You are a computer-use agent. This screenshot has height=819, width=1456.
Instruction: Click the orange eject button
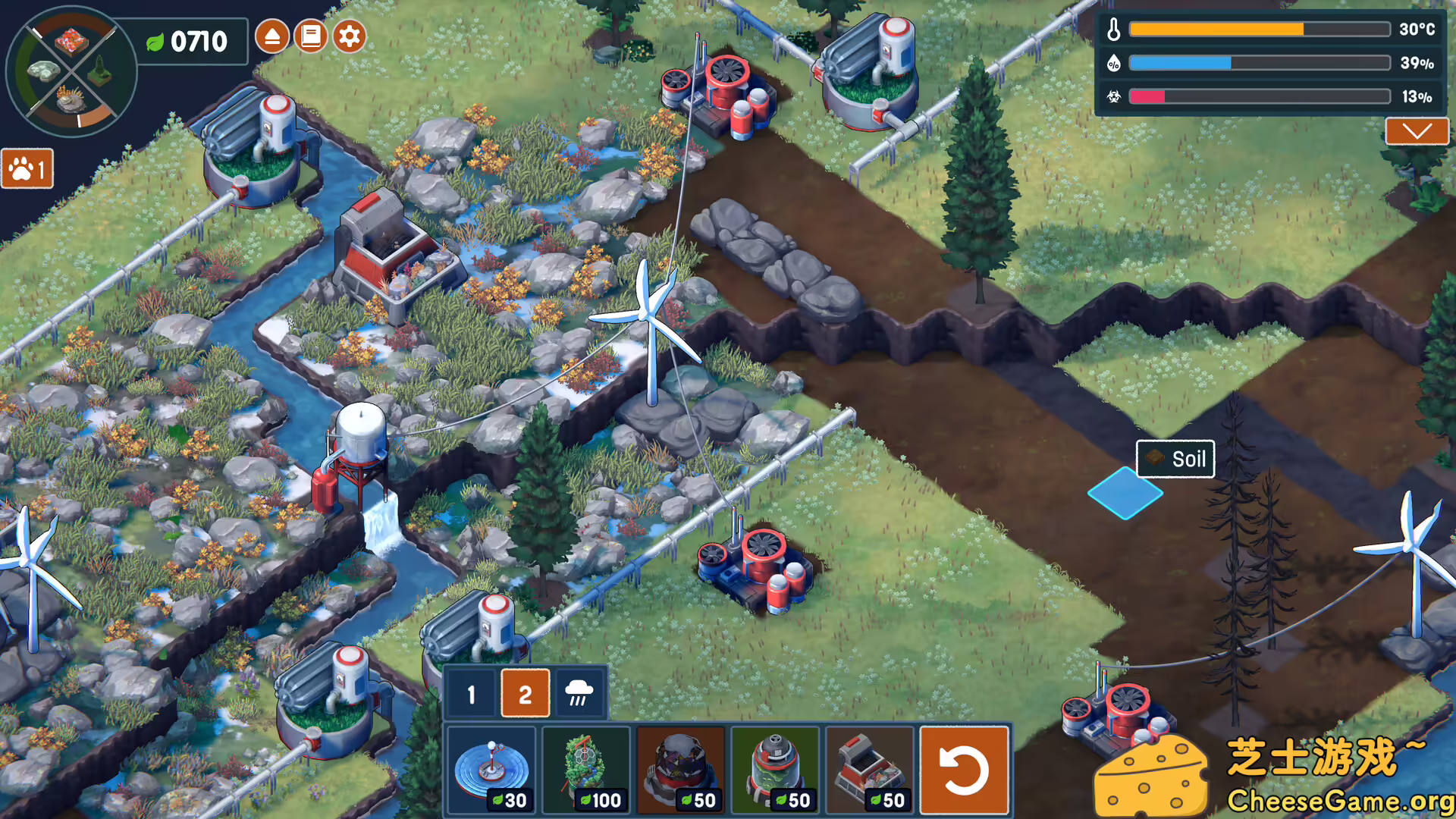coord(272,36)
